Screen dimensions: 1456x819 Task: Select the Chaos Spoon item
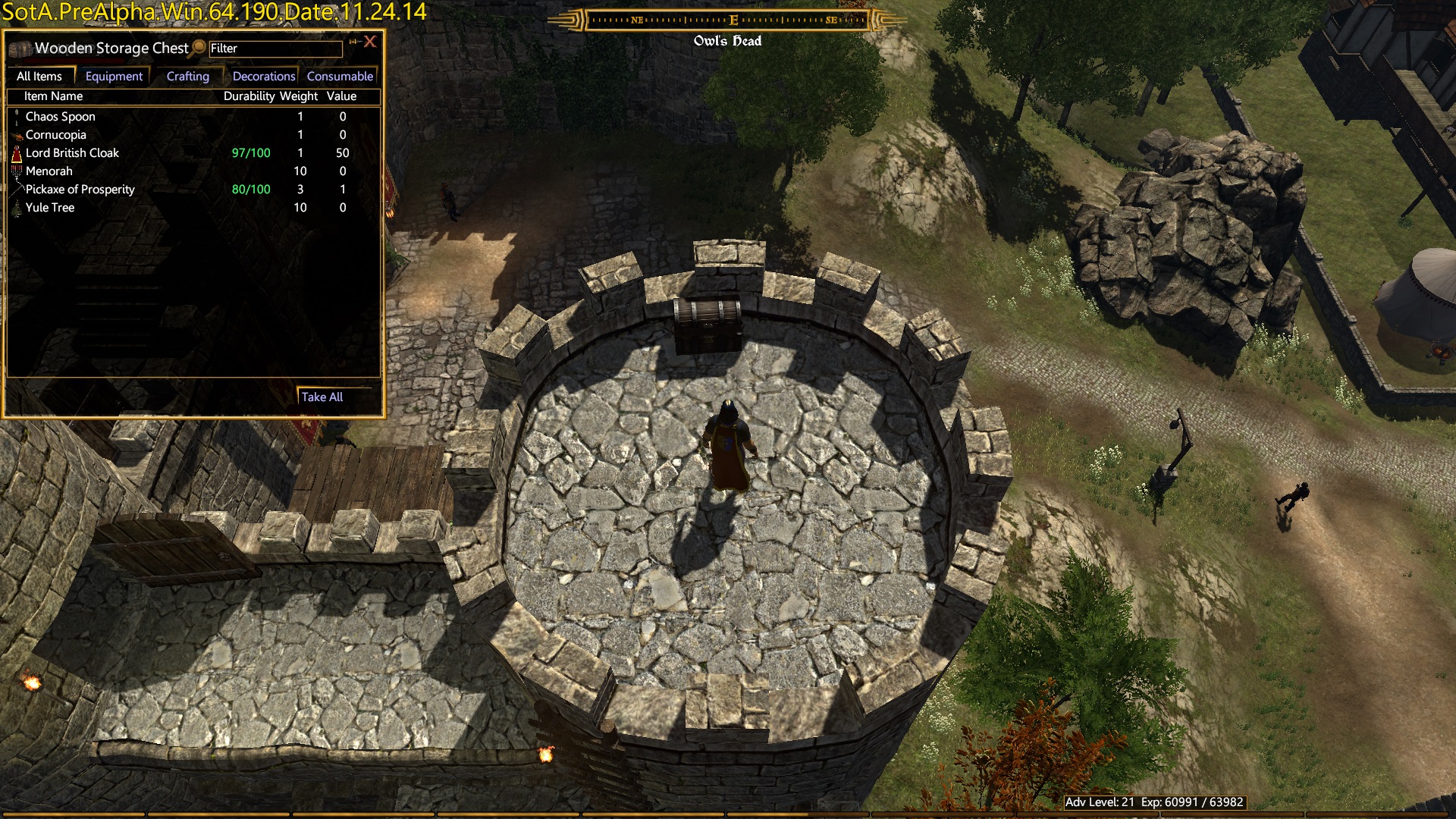pyautogui.click(x=61, y=117)
